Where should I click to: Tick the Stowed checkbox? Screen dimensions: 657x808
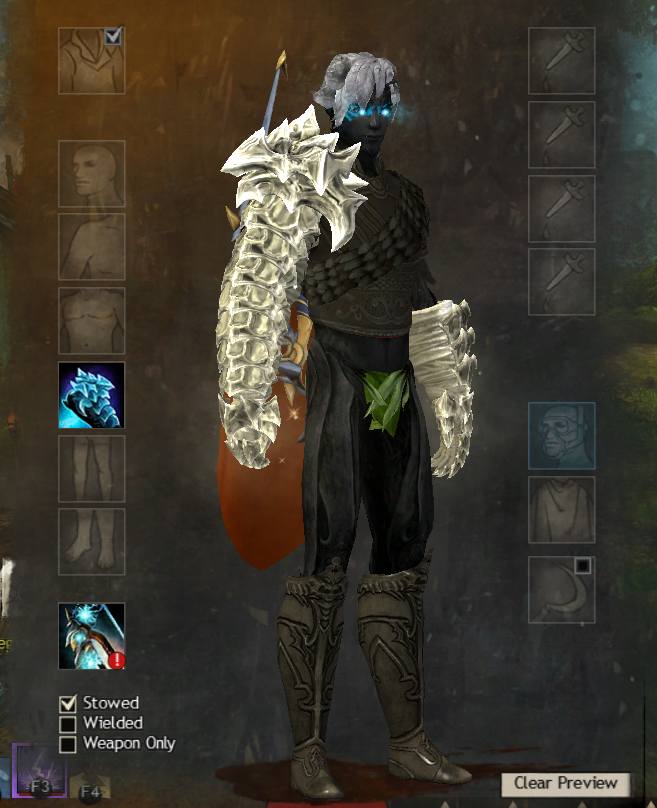(68, 703)
